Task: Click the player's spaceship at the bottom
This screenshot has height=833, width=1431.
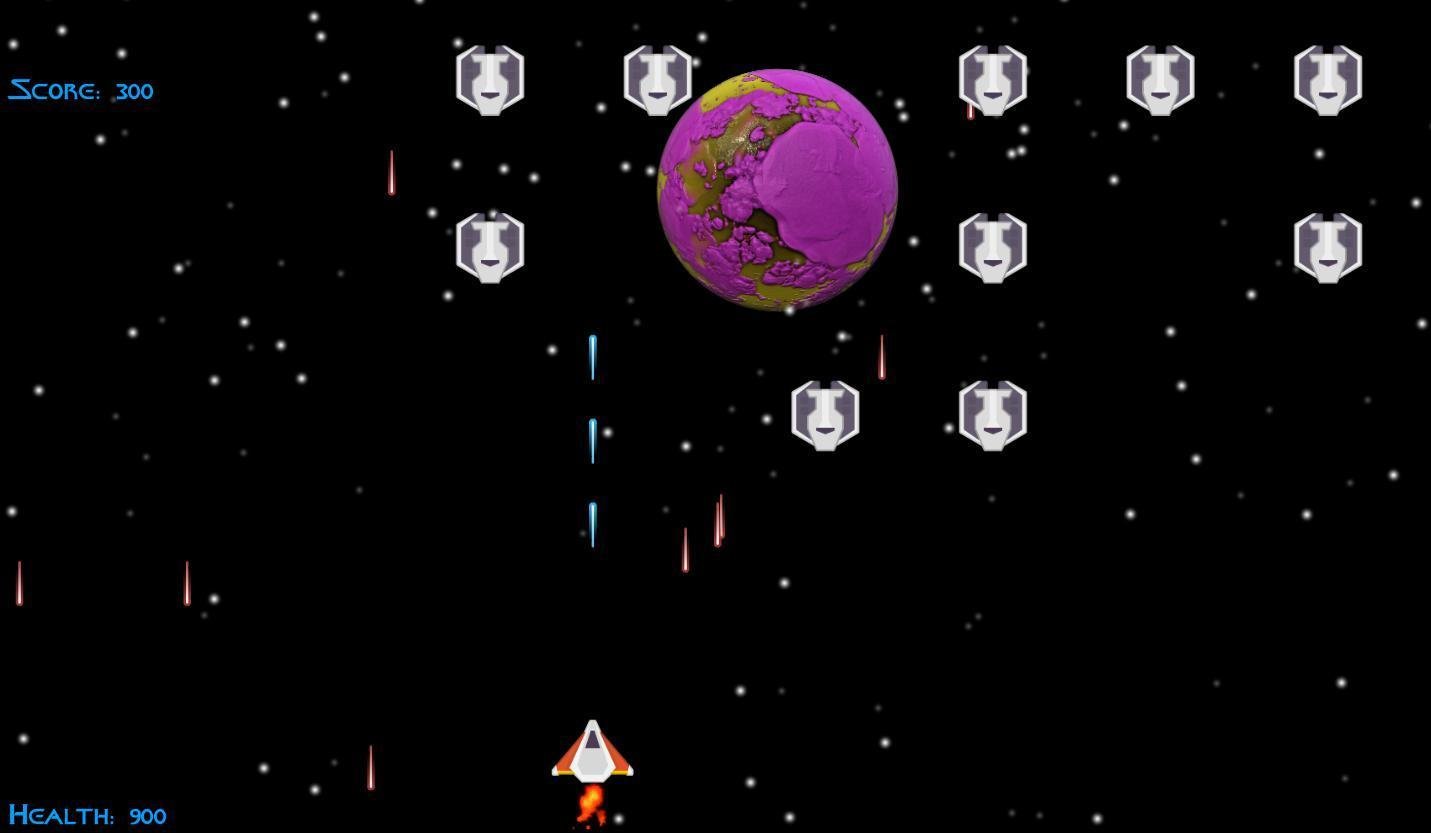Action: [593, 752]
